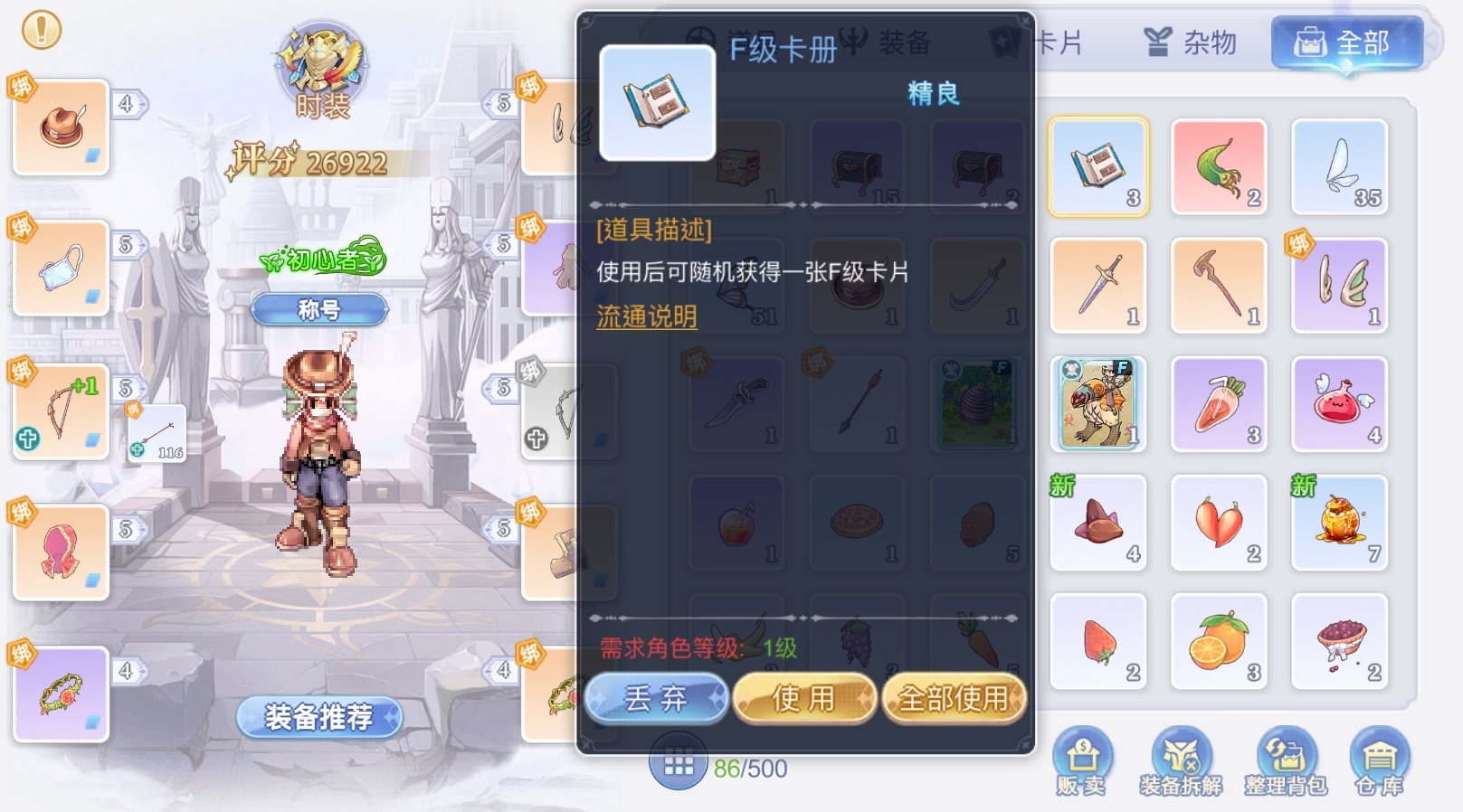Tap the 整理背包 sort backpack icon

tap(1283, 758)
